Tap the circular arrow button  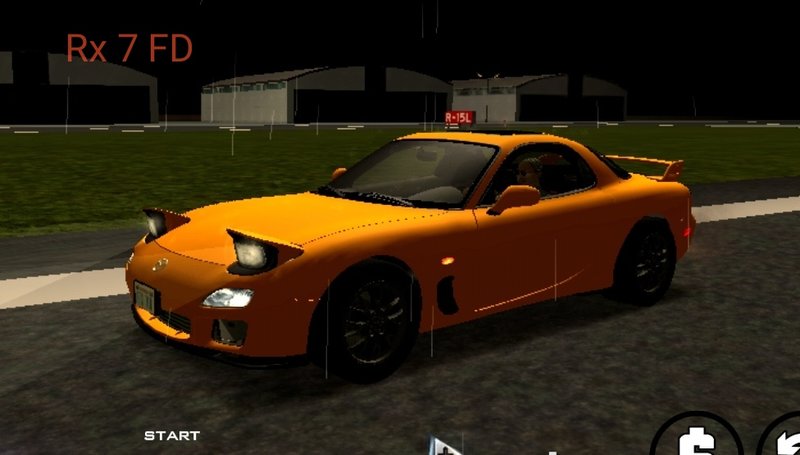[x=785, y=440]
